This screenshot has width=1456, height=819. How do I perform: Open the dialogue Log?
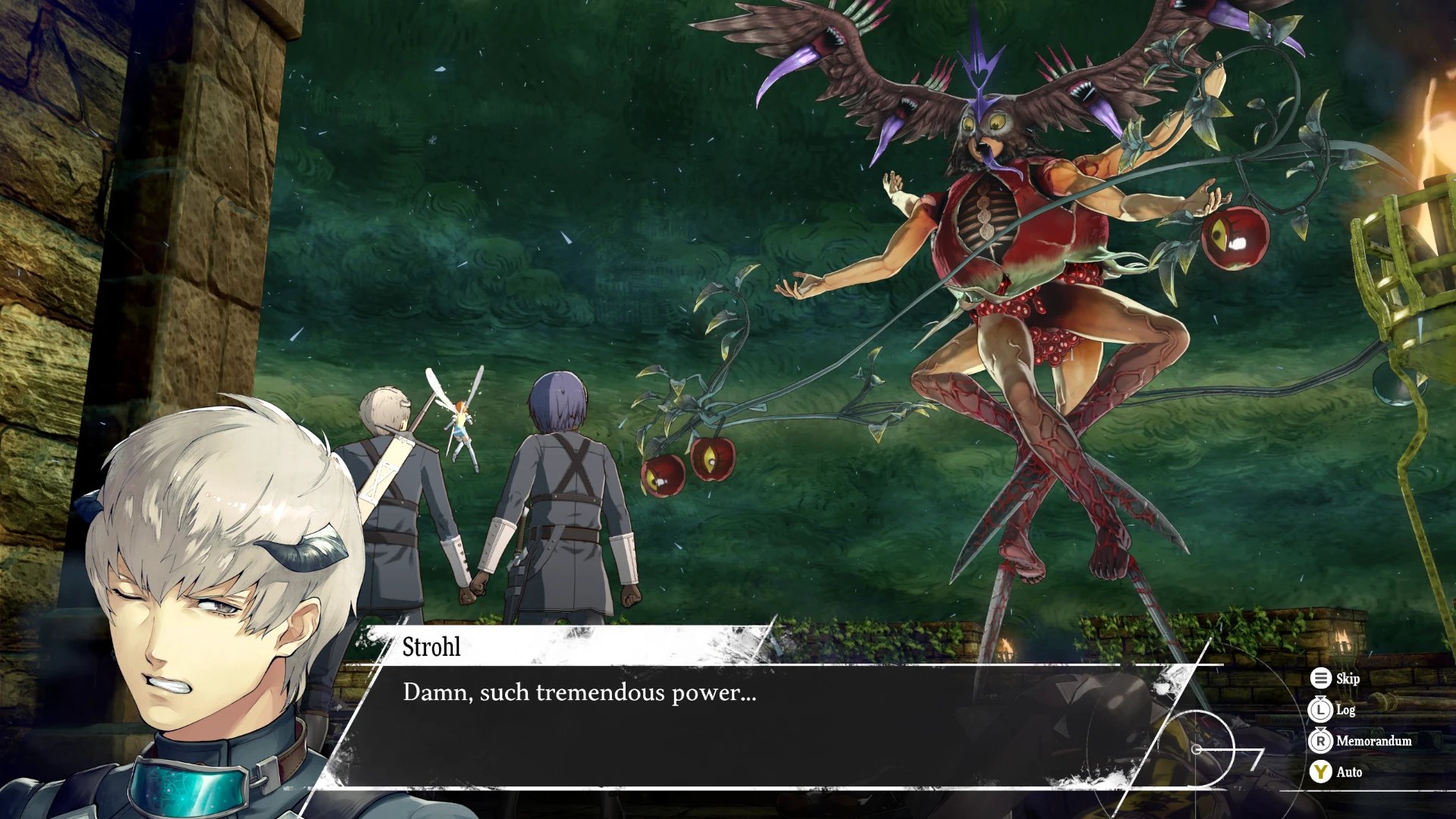(1332, 710)
